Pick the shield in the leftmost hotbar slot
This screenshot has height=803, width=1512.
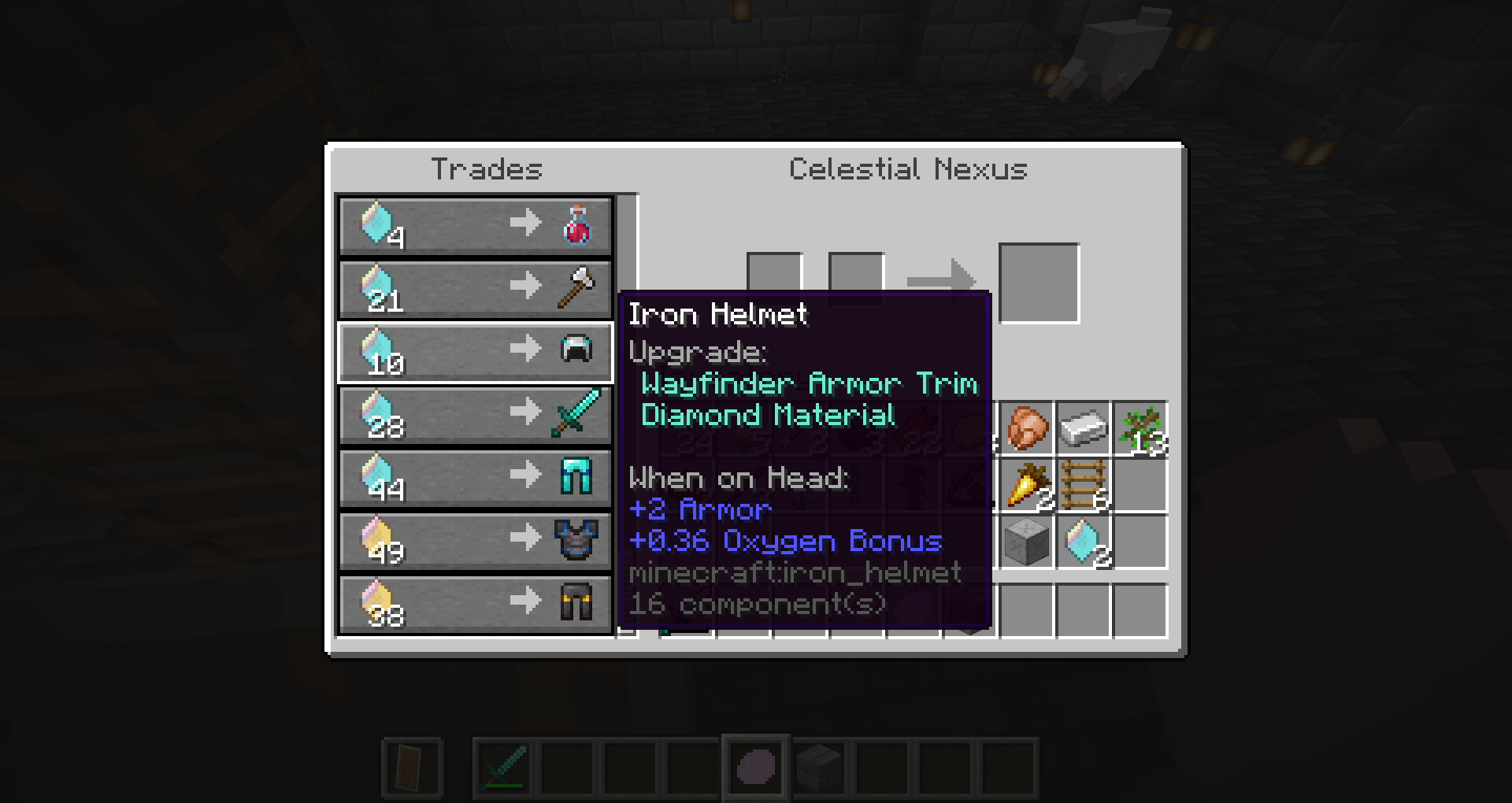pos(412,768)
